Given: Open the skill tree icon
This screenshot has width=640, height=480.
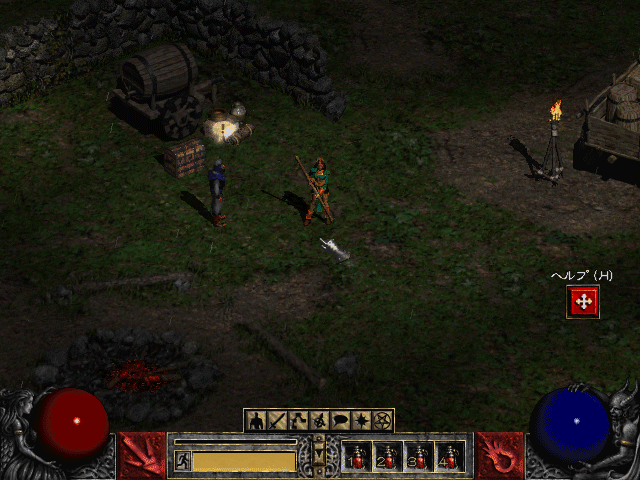Looking at the screenshot, I should [x=298, y=421].
